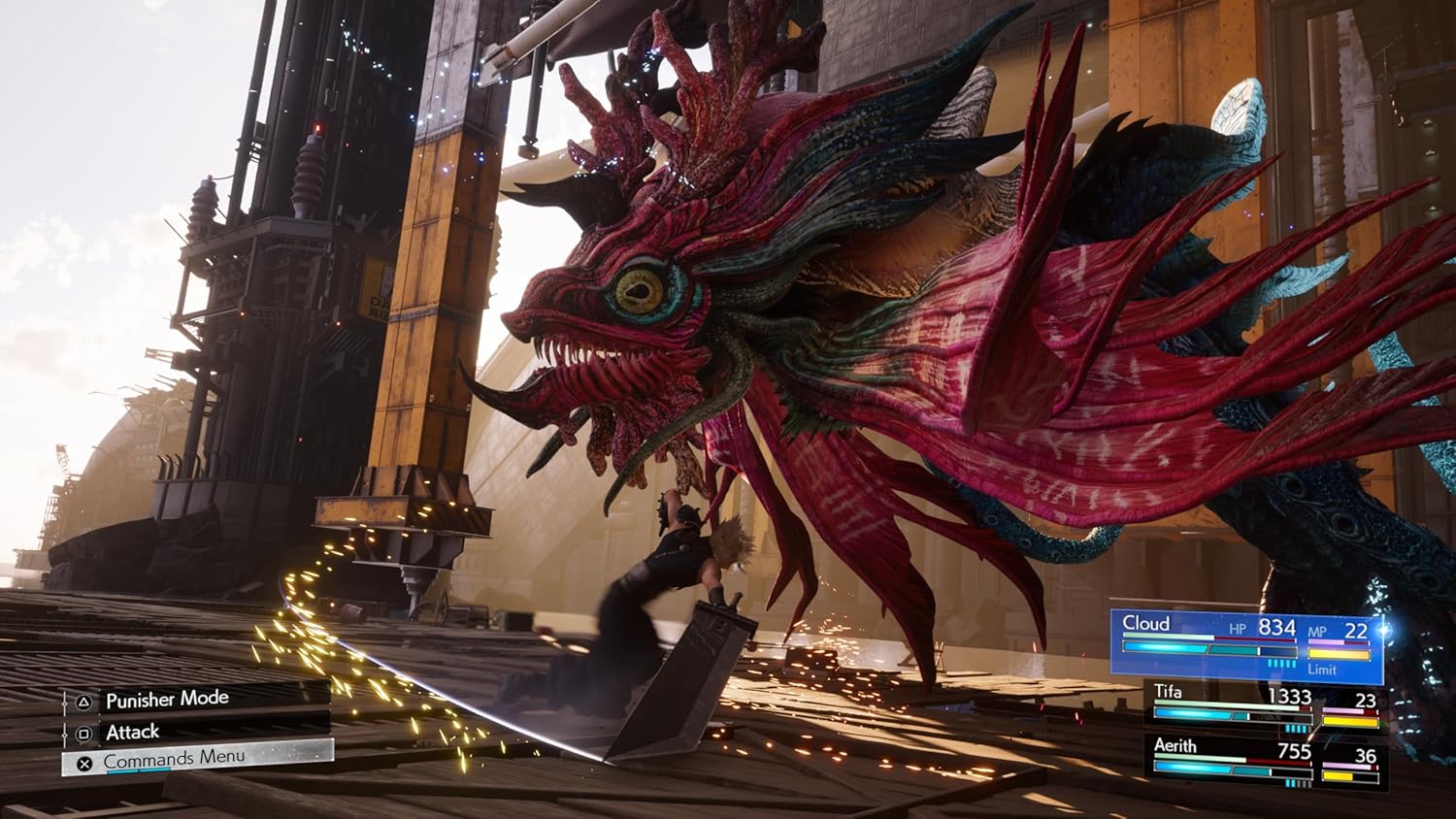This screenshot has width=1456, height=819.
Task: Click Cloud's yellow Limit gauge bar
Action: click(1339, 653)
